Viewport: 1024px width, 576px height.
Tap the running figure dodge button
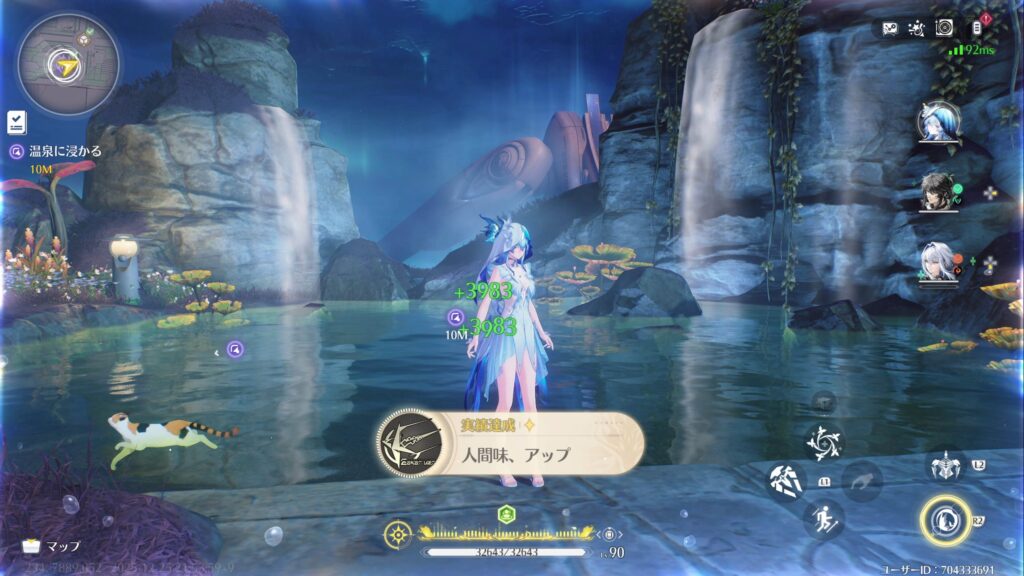[824, 519]
